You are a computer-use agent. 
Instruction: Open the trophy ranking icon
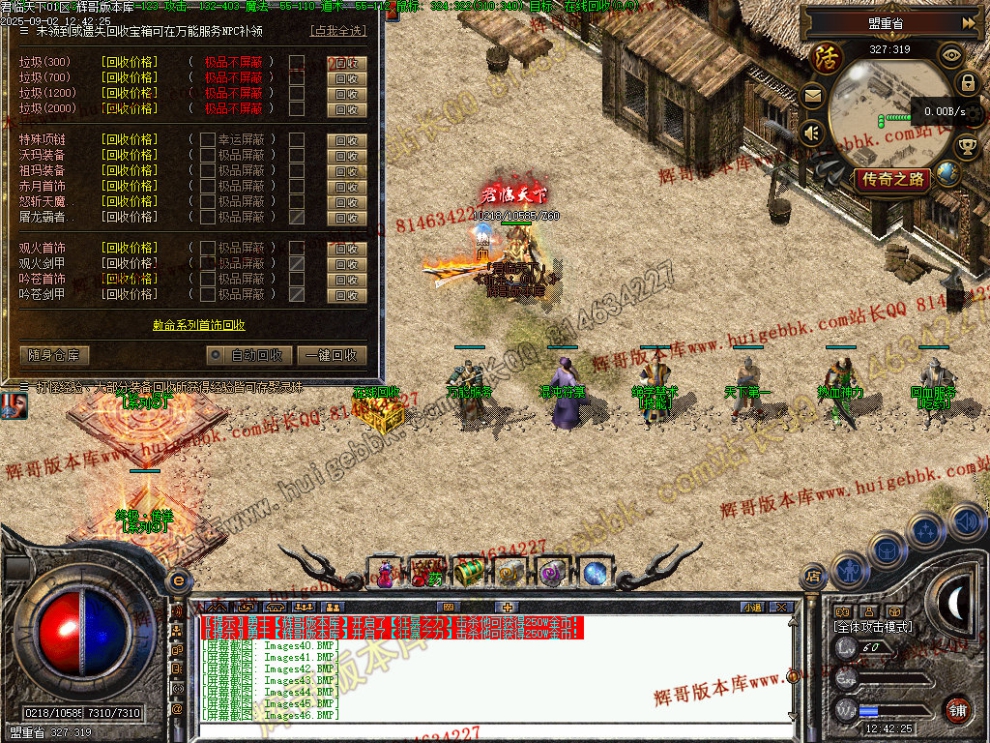(x=967, y=147)
